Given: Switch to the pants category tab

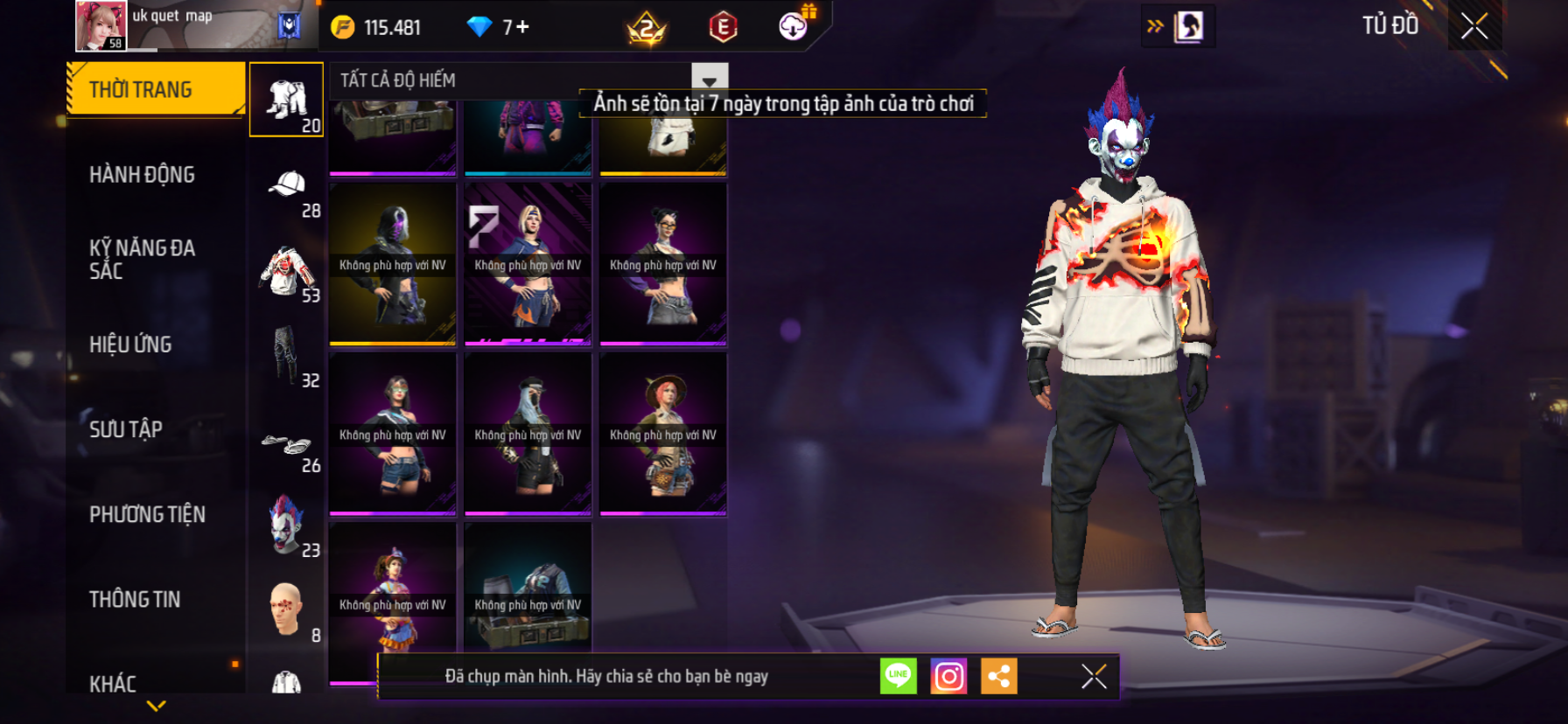Looking at the screenshot, I should tap(287, 359).
